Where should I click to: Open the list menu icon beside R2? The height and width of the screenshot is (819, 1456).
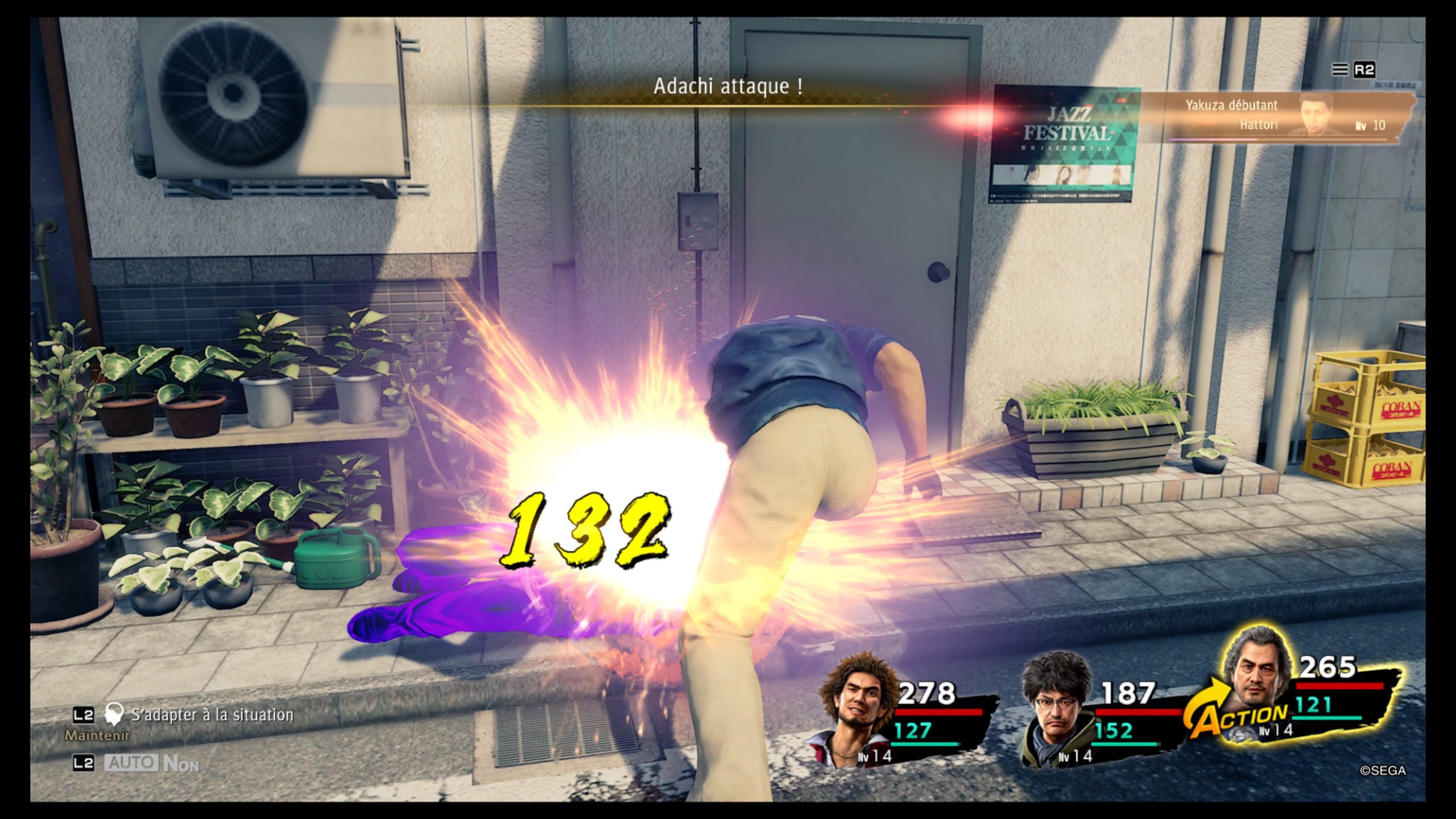click(1339, 69)
